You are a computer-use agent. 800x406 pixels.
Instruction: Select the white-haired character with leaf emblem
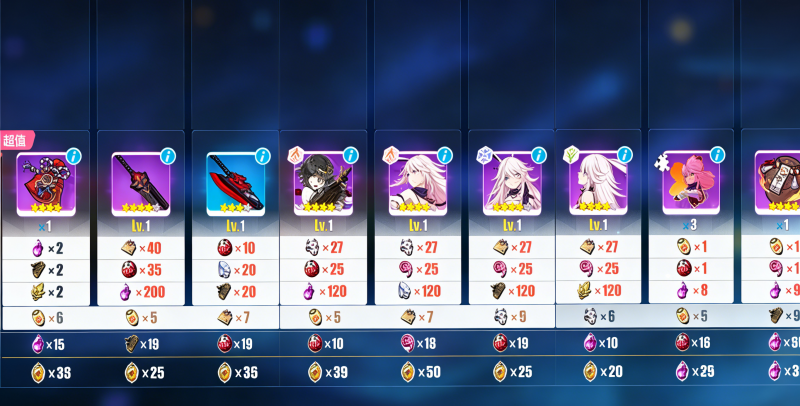599,183
